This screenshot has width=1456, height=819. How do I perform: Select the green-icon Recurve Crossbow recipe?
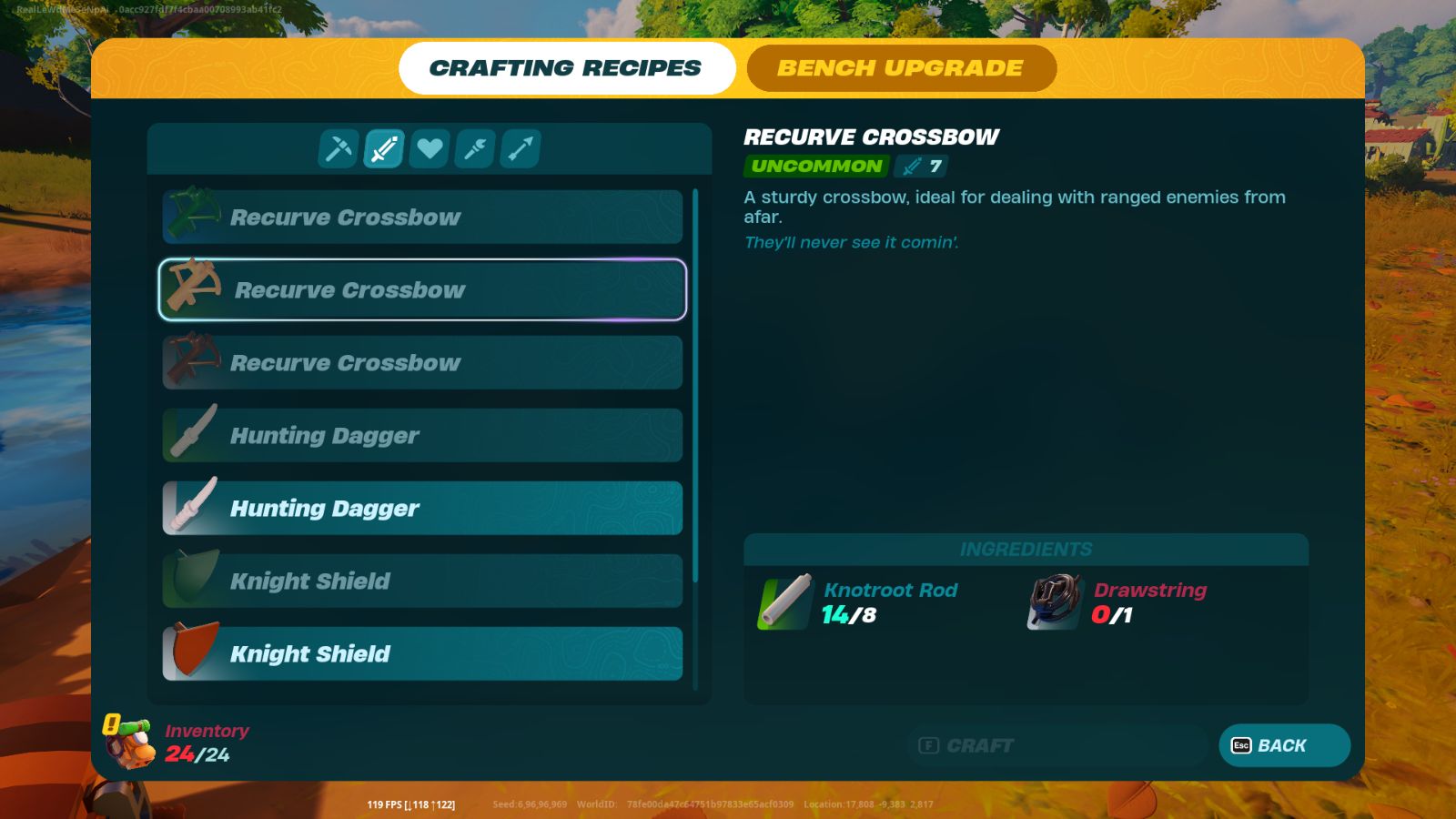(x=422, y=217)
